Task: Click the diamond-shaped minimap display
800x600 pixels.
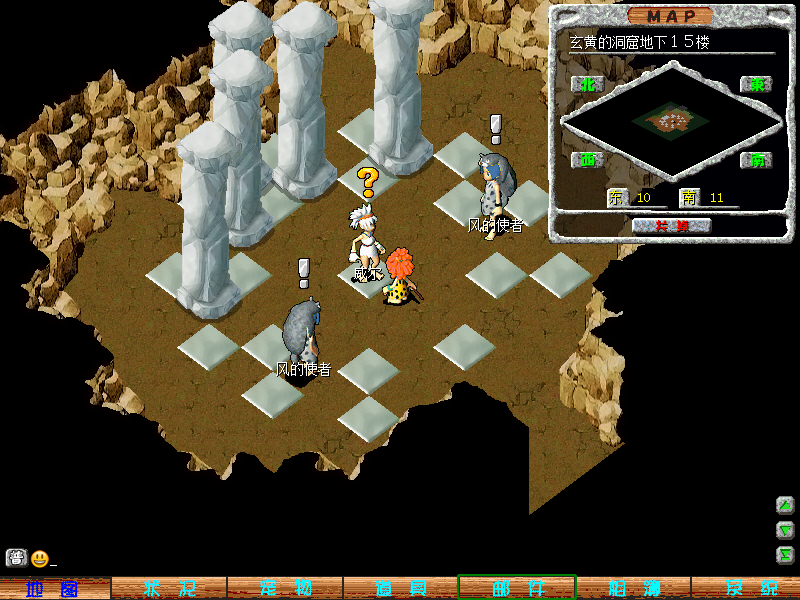Action: 670,121
